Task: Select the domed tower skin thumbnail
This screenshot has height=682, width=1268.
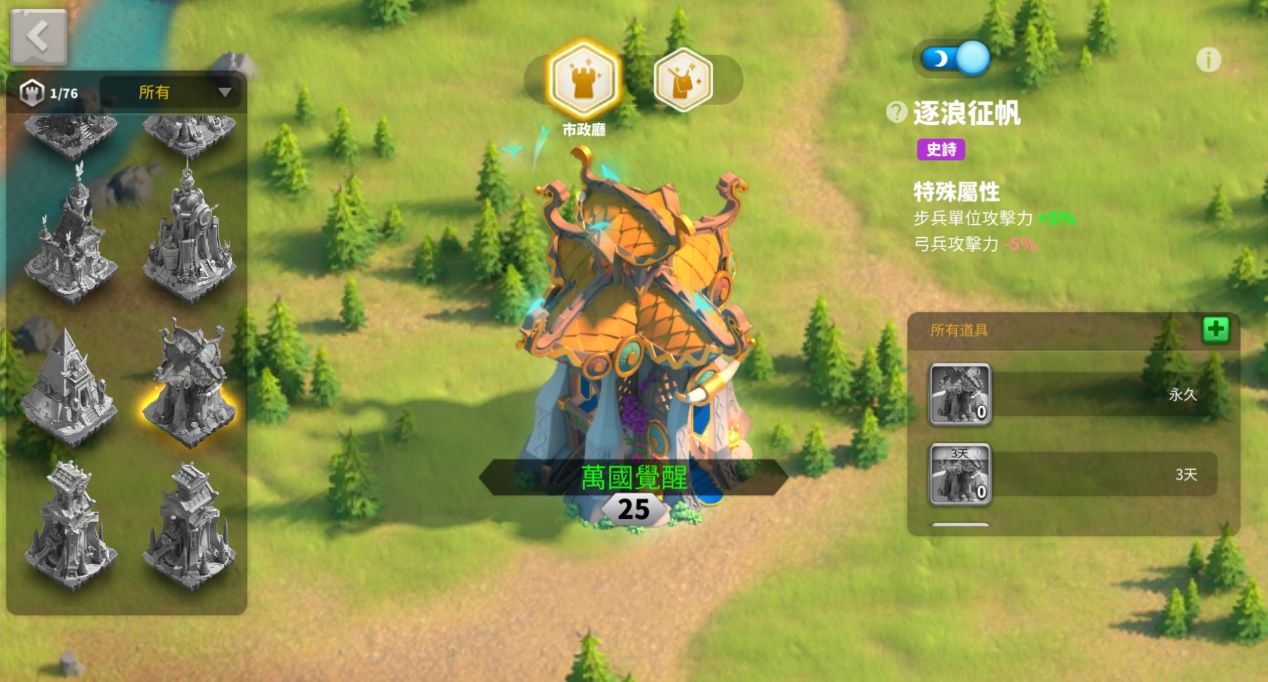Action: point(189,238)
